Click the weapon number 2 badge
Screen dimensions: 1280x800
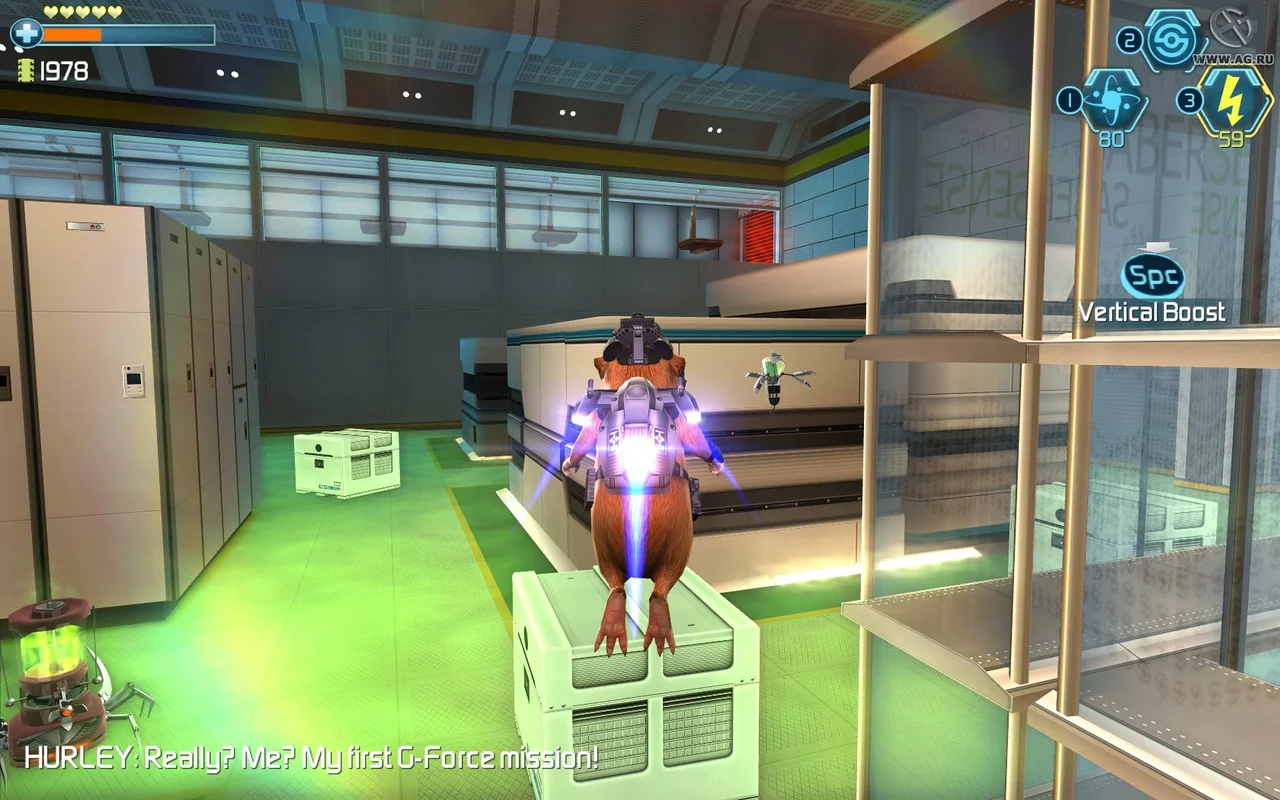1130,38
